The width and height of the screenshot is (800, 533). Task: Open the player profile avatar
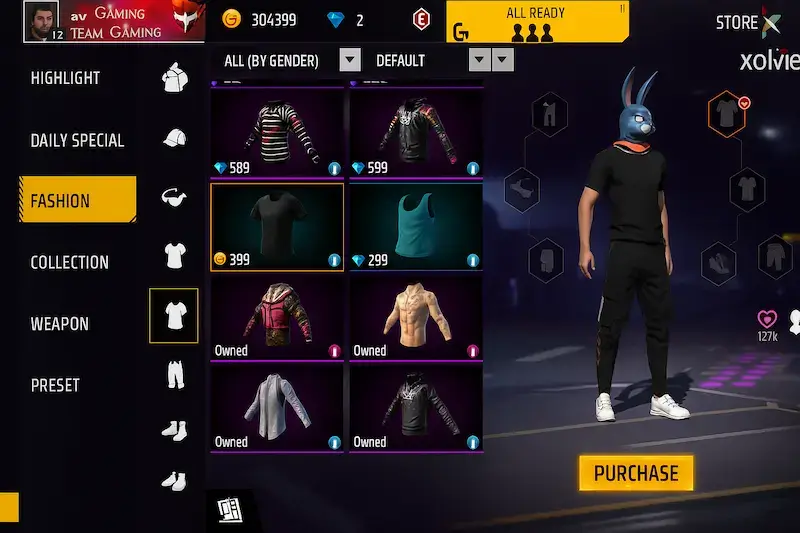click(42, 20)
